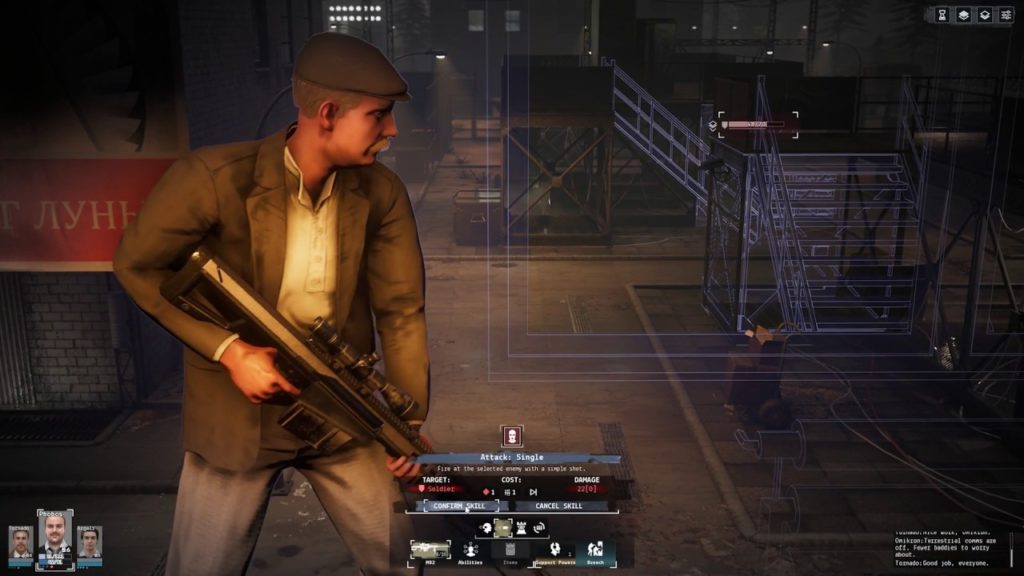Activate the Breach action

coord(595,550)
